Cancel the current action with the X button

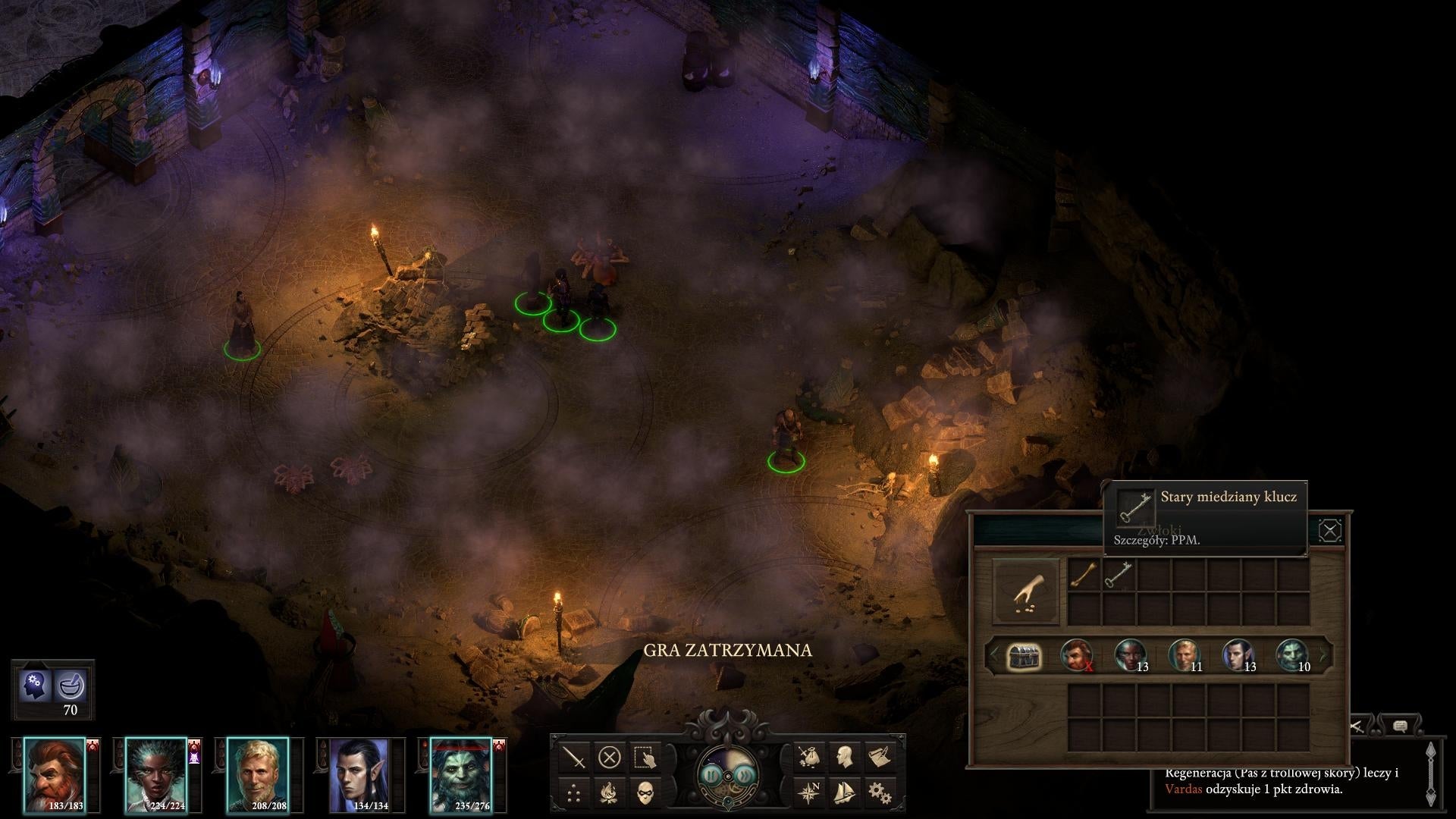click(610, 757)
